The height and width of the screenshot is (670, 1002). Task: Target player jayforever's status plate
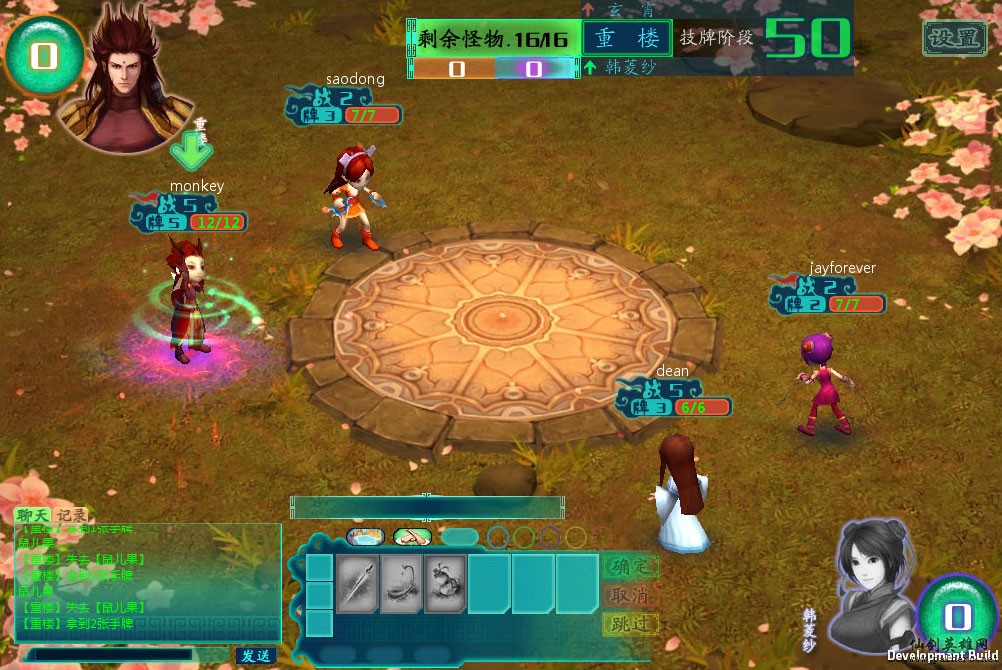827,295
